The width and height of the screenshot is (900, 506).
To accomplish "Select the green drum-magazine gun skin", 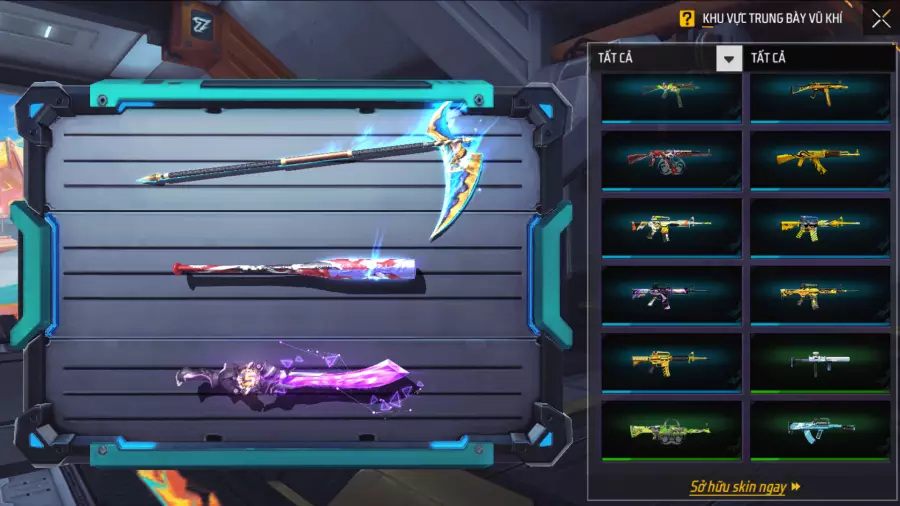I will point(671,430).
